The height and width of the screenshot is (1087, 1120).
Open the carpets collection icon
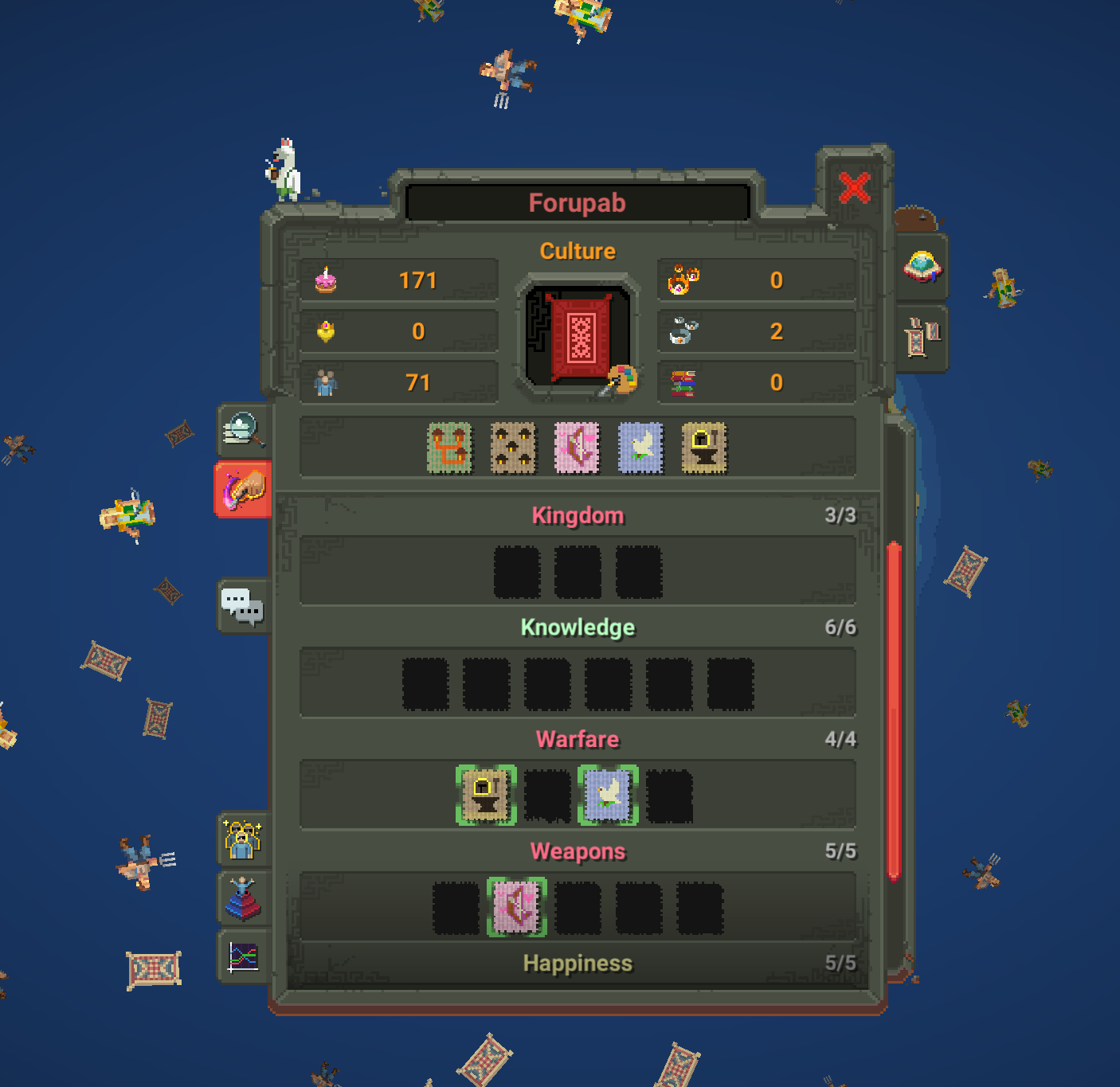(921, 335)
